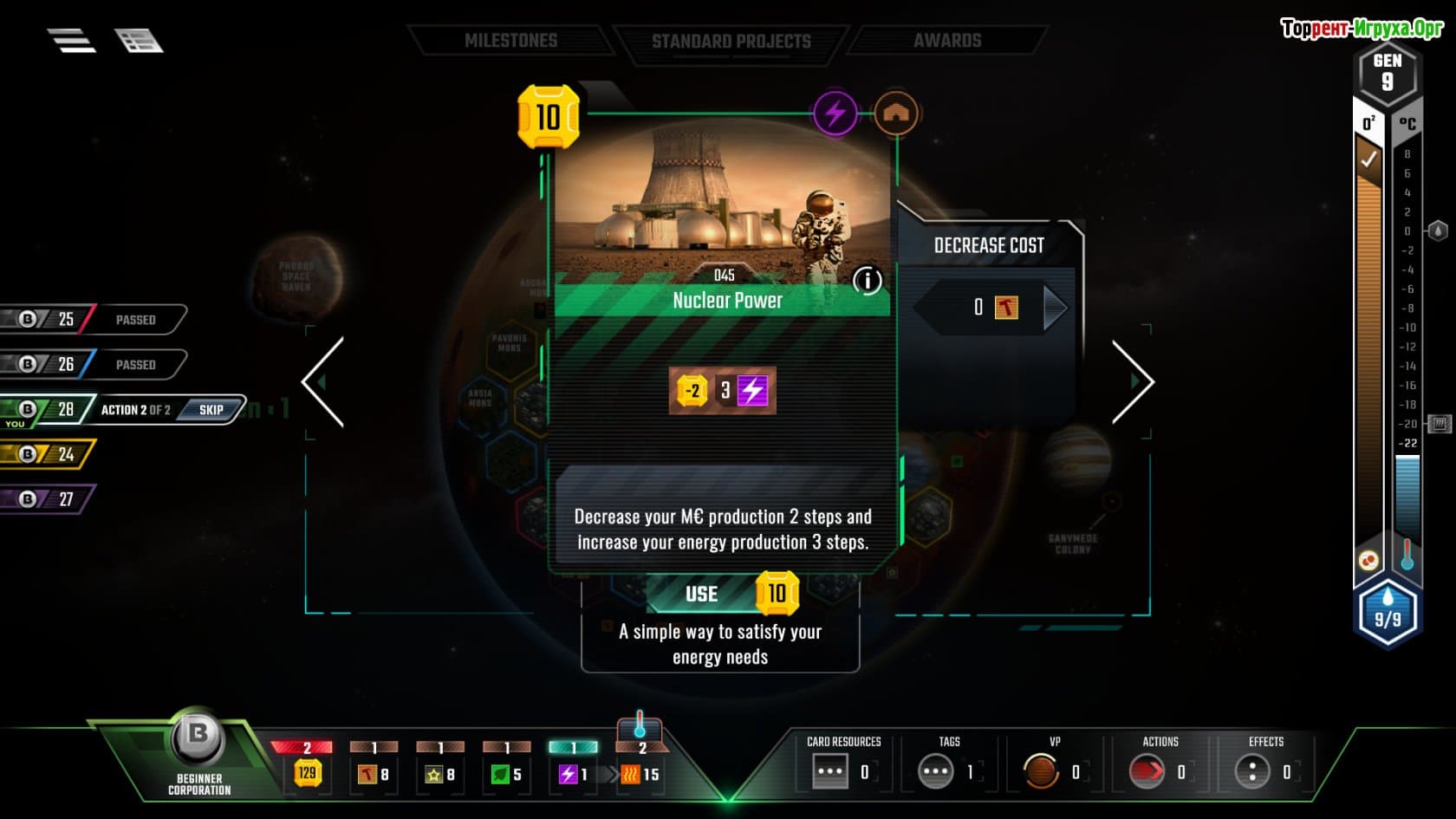The width and height of the screenshot is (1456, 819).
Task: Go to the previous card
Action: coord(324,381)
